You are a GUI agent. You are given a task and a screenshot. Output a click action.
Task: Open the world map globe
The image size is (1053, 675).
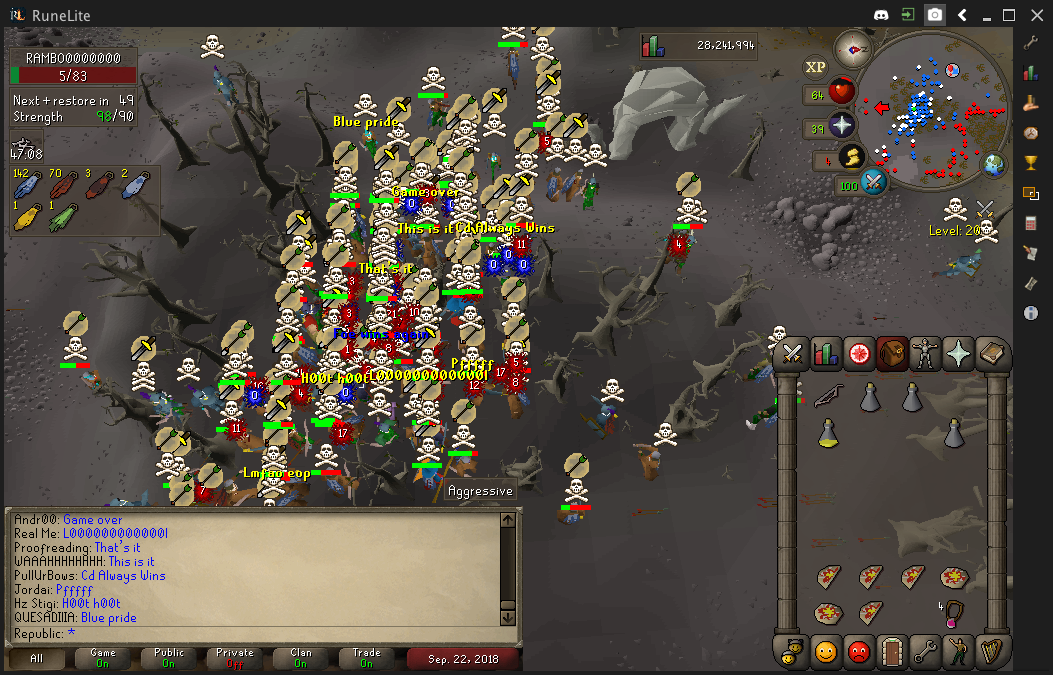coord(993,164)
